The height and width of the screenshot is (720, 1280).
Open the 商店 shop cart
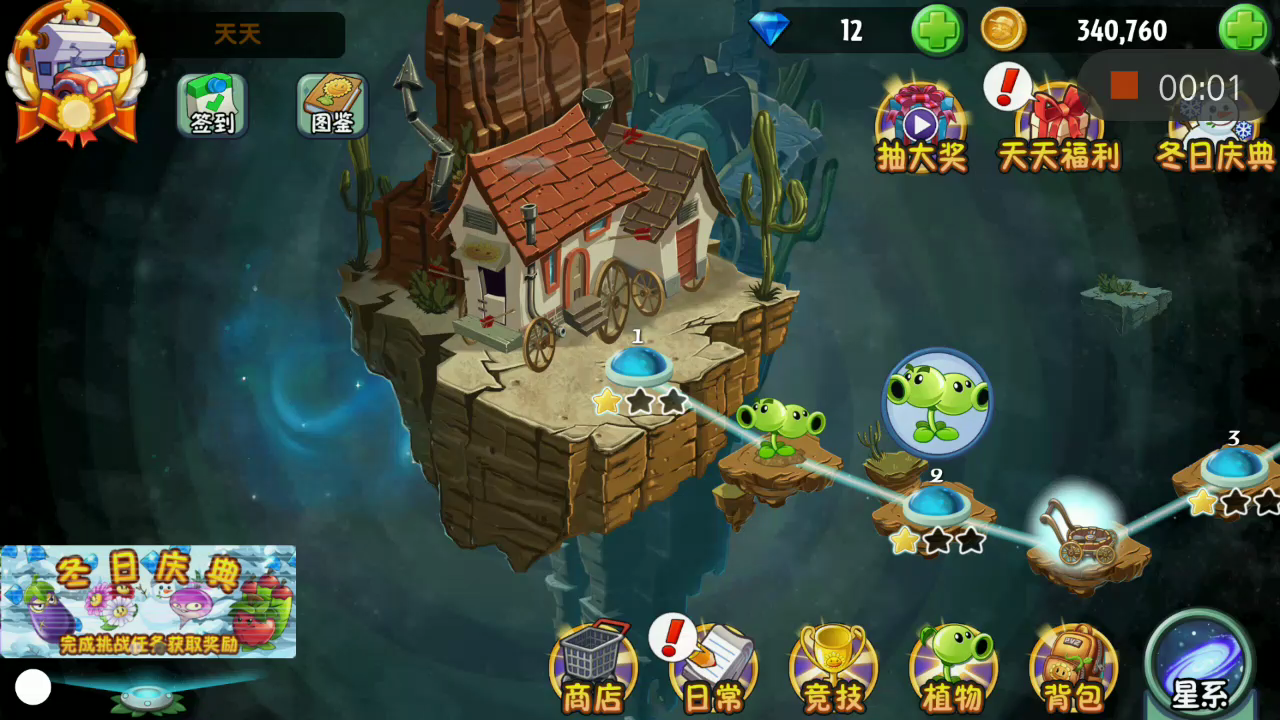(x=593, y=667)
